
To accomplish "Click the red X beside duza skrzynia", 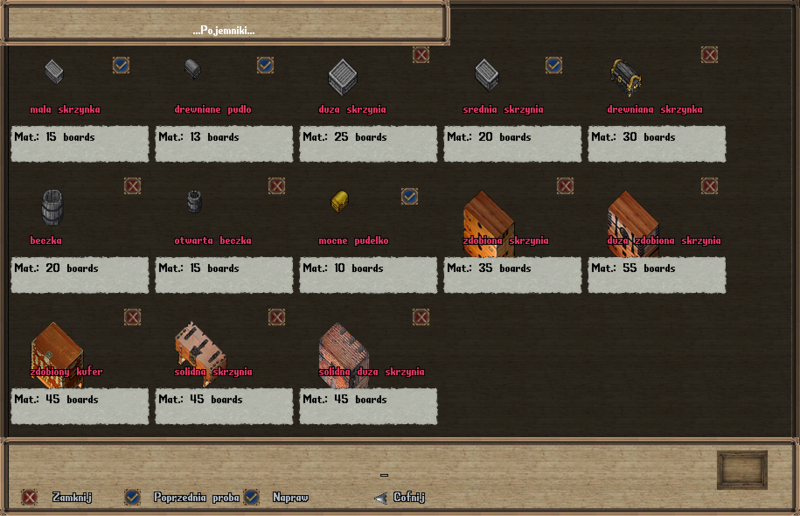I will (421, 55).
